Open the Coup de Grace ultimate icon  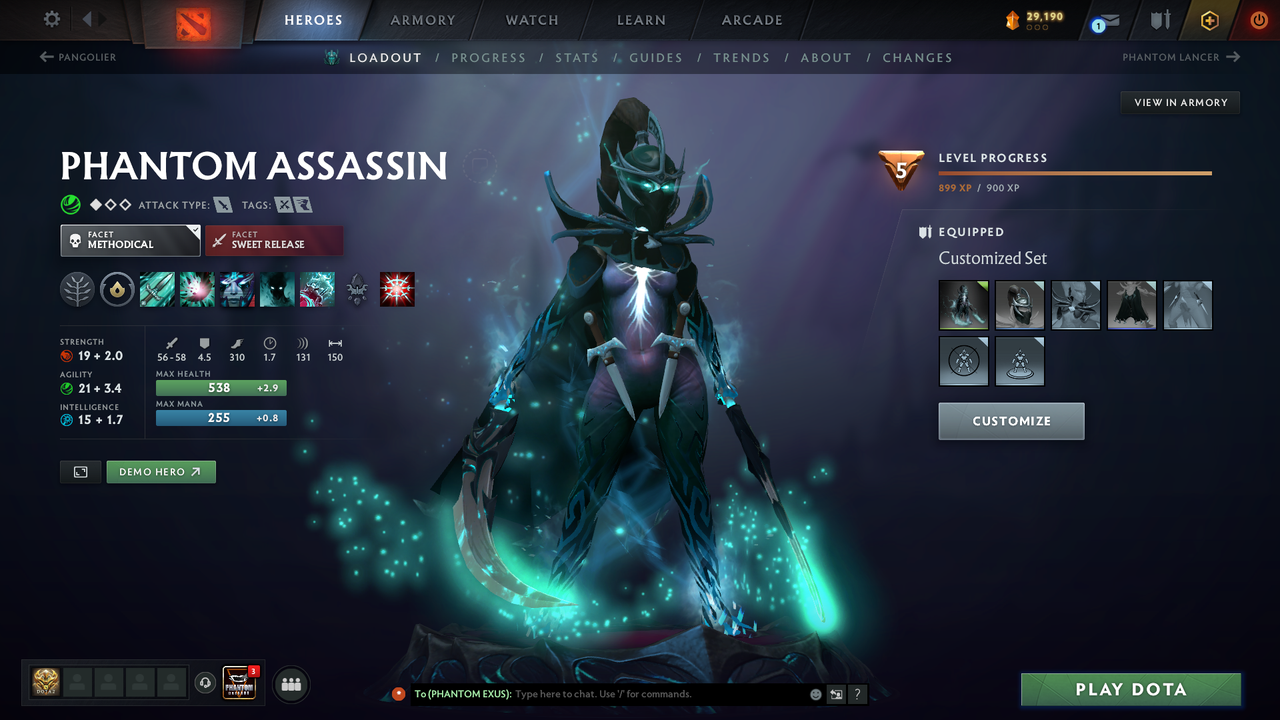397,290
